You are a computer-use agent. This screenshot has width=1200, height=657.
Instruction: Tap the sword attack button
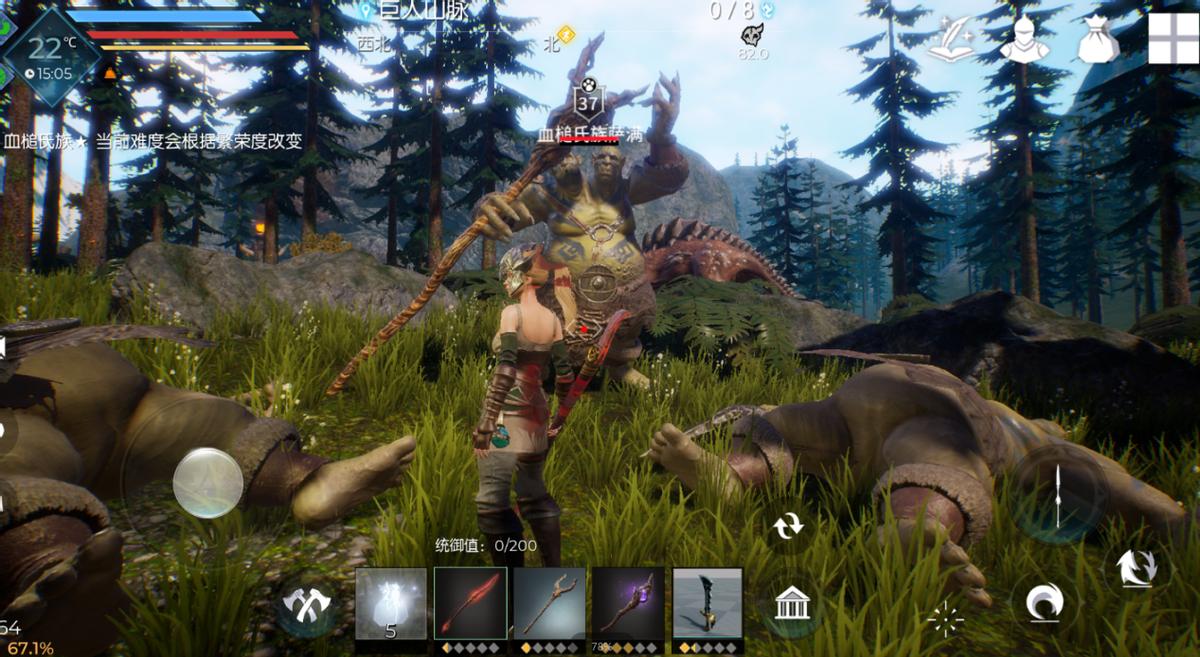coord(1058,494)
